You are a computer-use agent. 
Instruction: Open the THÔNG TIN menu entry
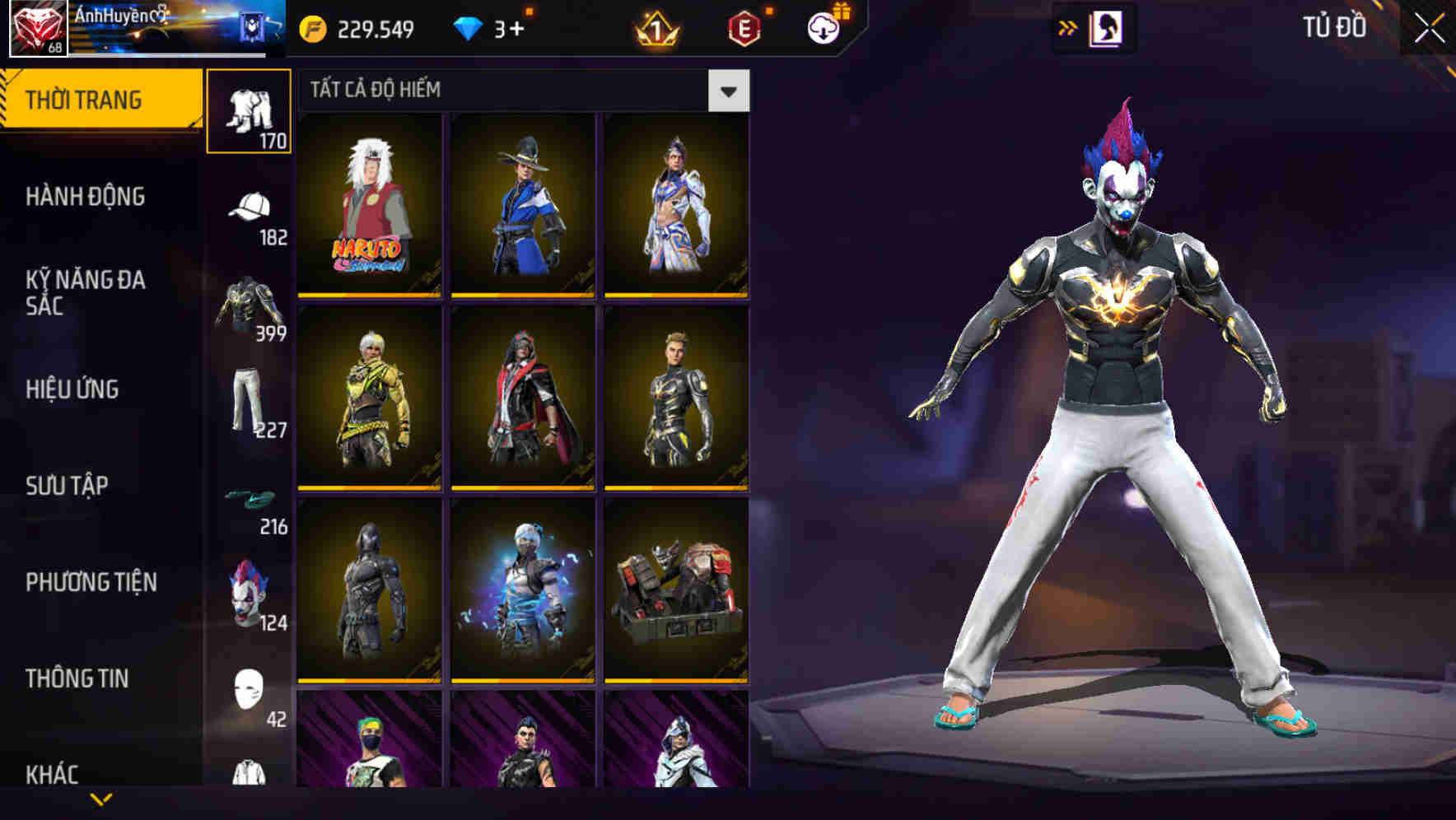tap(79, 678)
